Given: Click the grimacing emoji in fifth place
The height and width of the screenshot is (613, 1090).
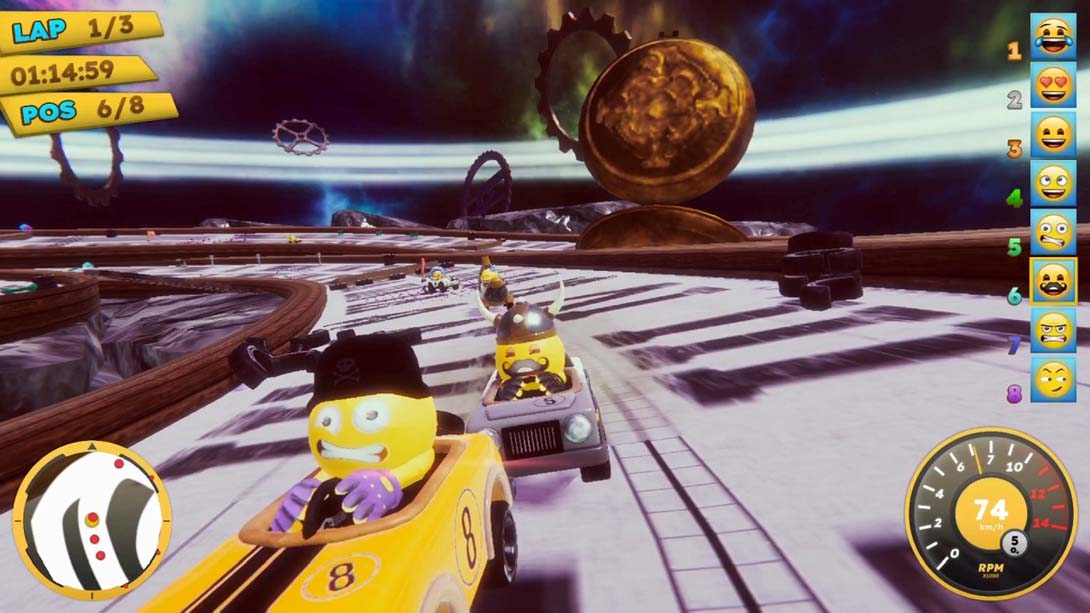Looking at the screenshot, I should [1053, 233].
